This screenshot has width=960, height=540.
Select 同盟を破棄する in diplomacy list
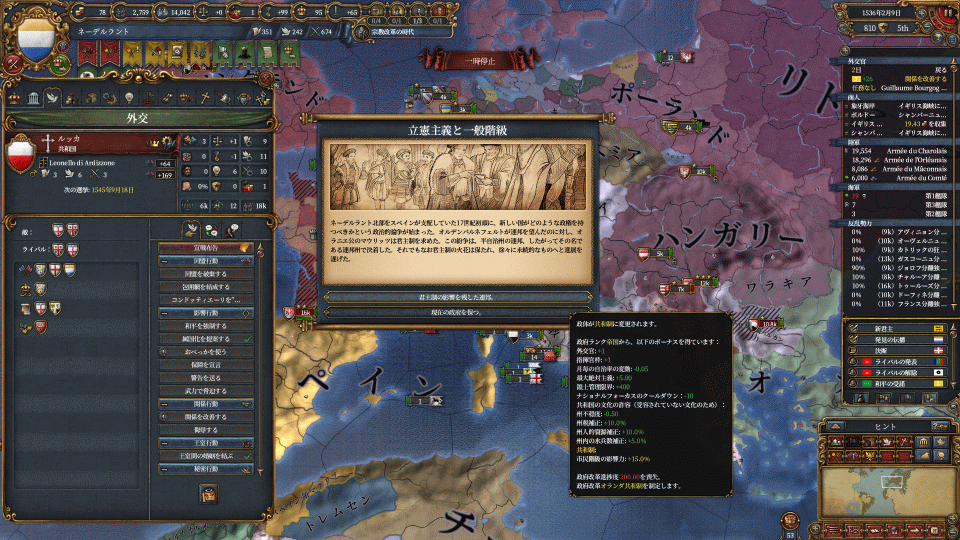[x=203, y=272]
